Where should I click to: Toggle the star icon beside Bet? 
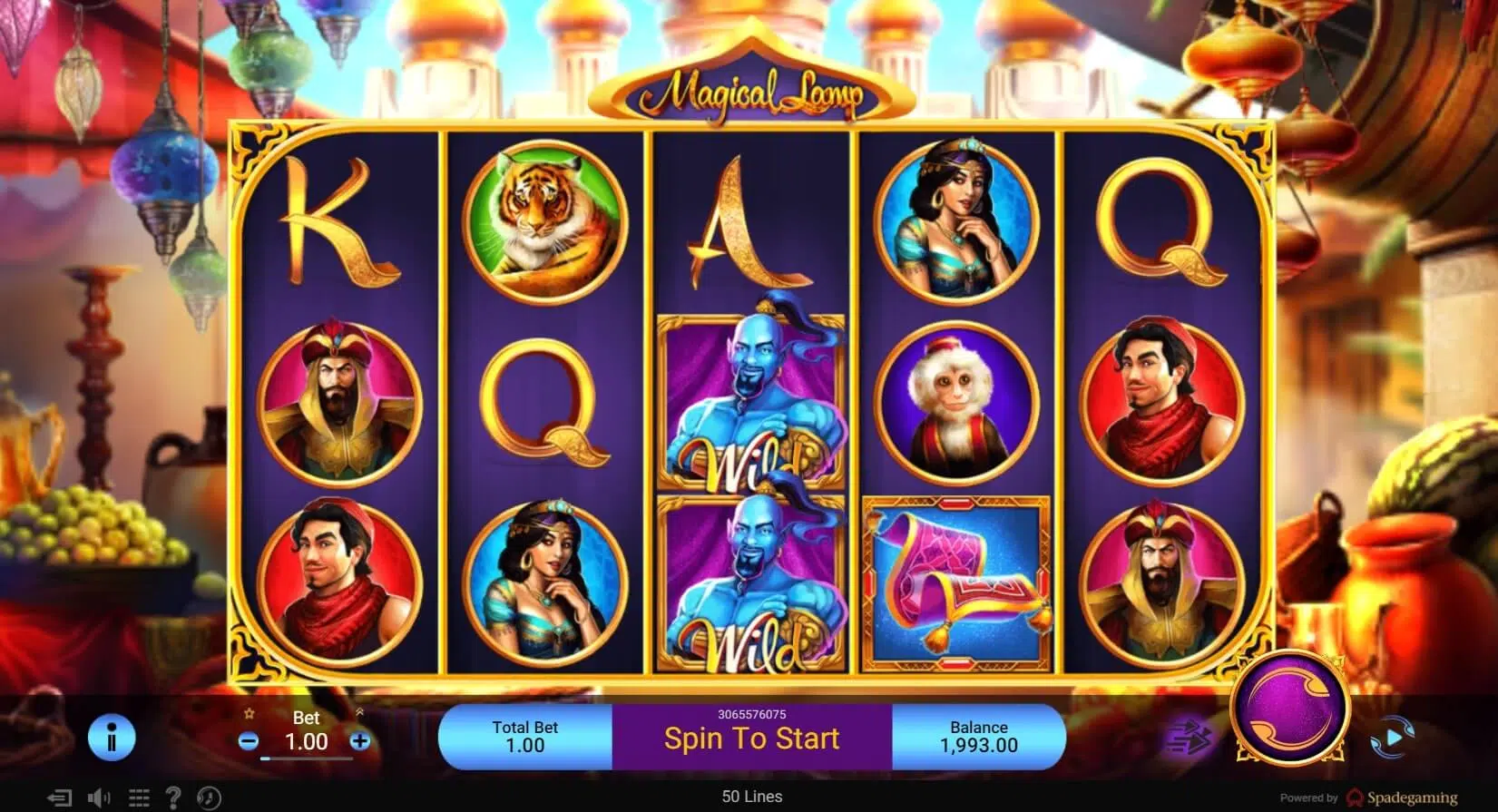coord(248,716)
